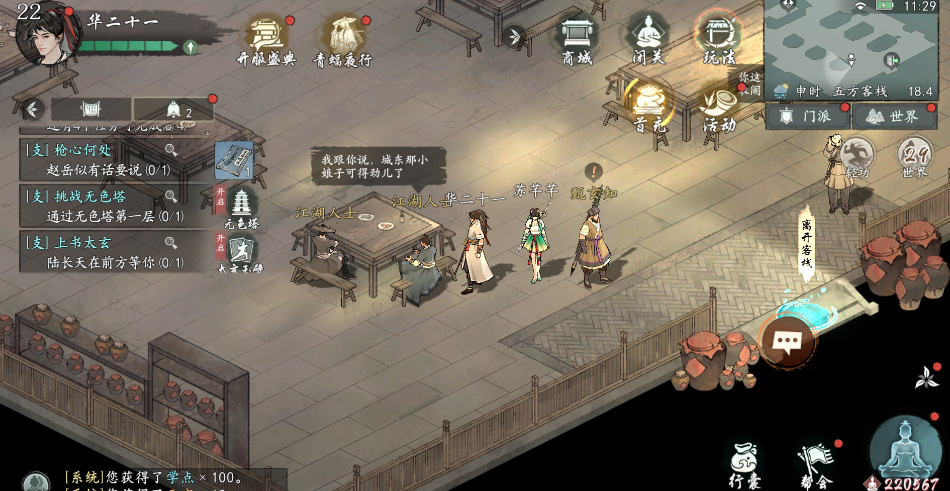Open the 商城 shop
This screenshot has width=950, height=491.
(577, 39)
